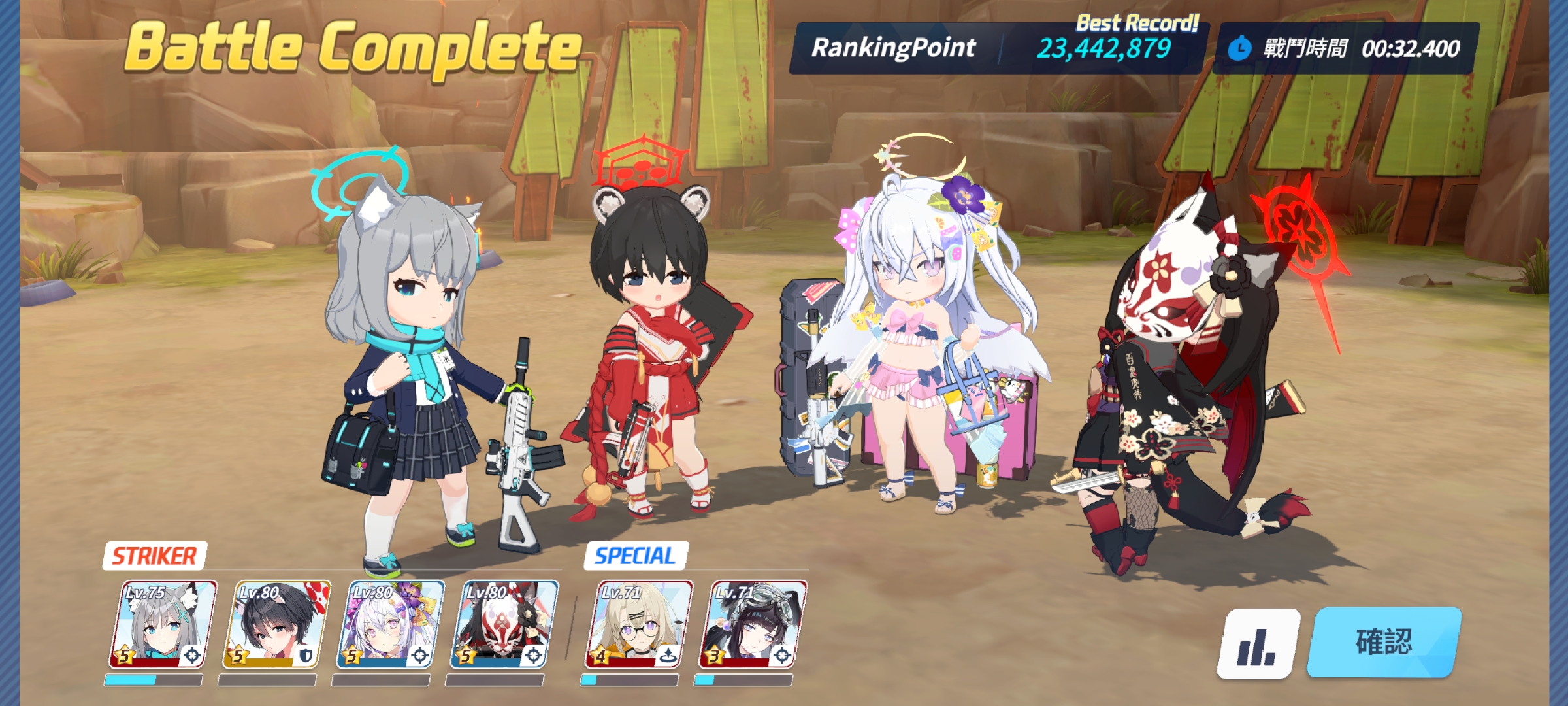Choose the white-haired purple flower striker portrait
This screenshot has height=706, width=1568.
click(x=390, y=624)
